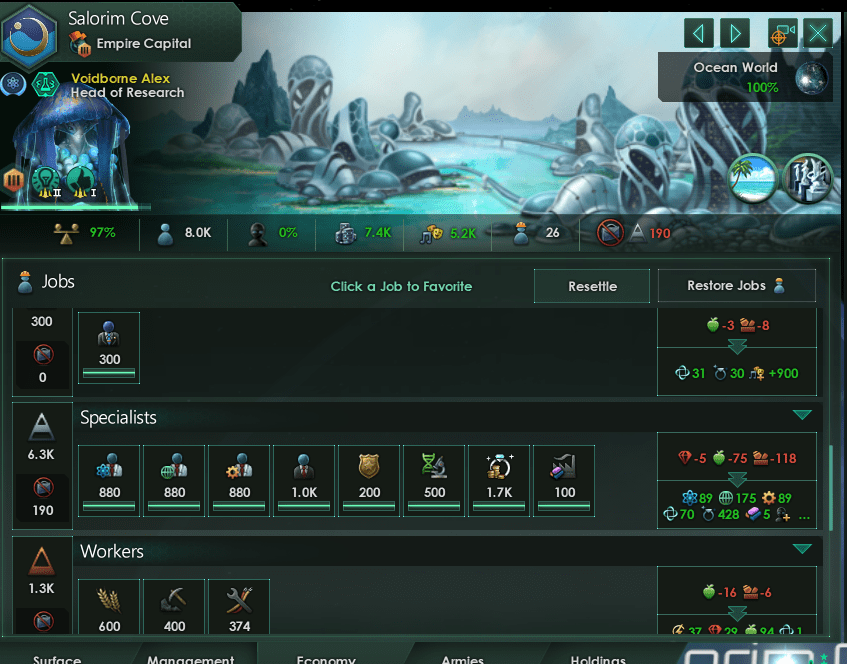Viewport: 847px width, 664px height.
Task: Go to the next planet
Action: tap(735, 33)
